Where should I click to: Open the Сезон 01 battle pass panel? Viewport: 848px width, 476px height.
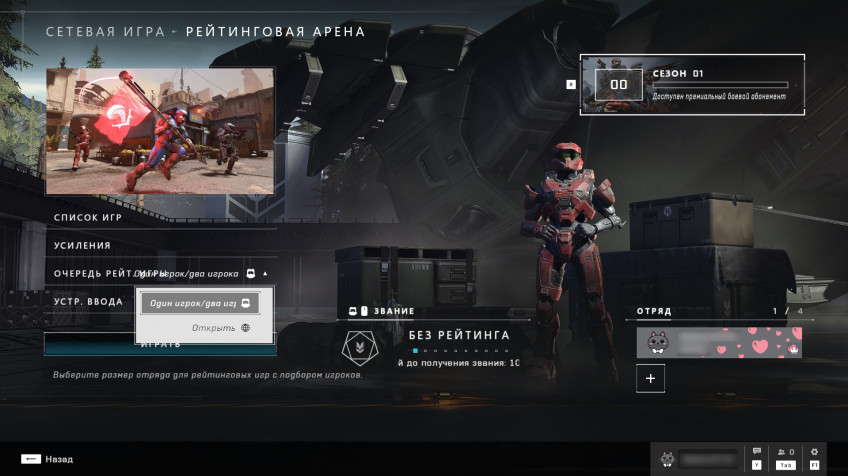pyautogui.click(x=691, y=85)
